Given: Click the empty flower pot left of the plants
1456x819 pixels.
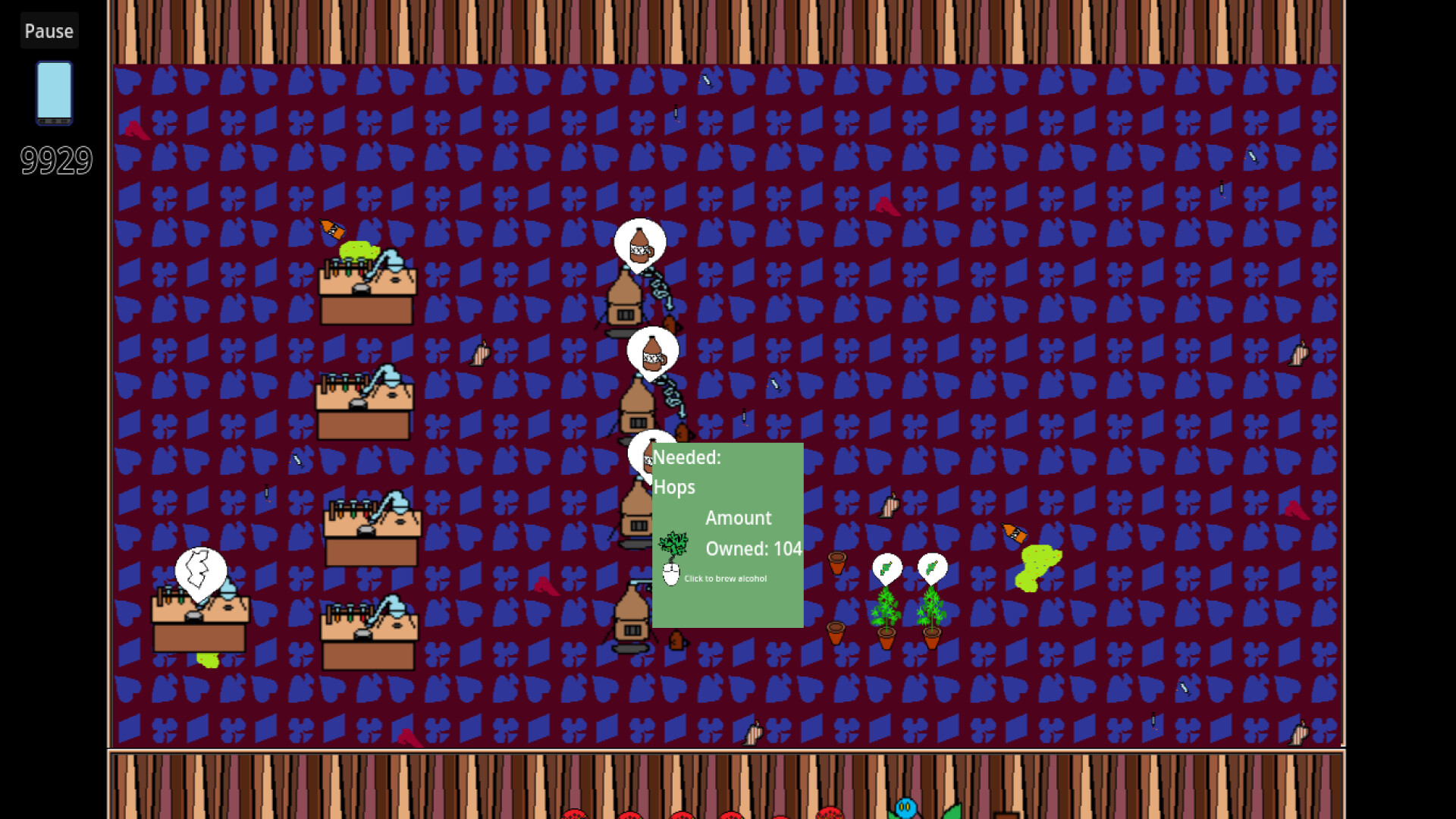Looking at the screenshot, I should (838, 561).
